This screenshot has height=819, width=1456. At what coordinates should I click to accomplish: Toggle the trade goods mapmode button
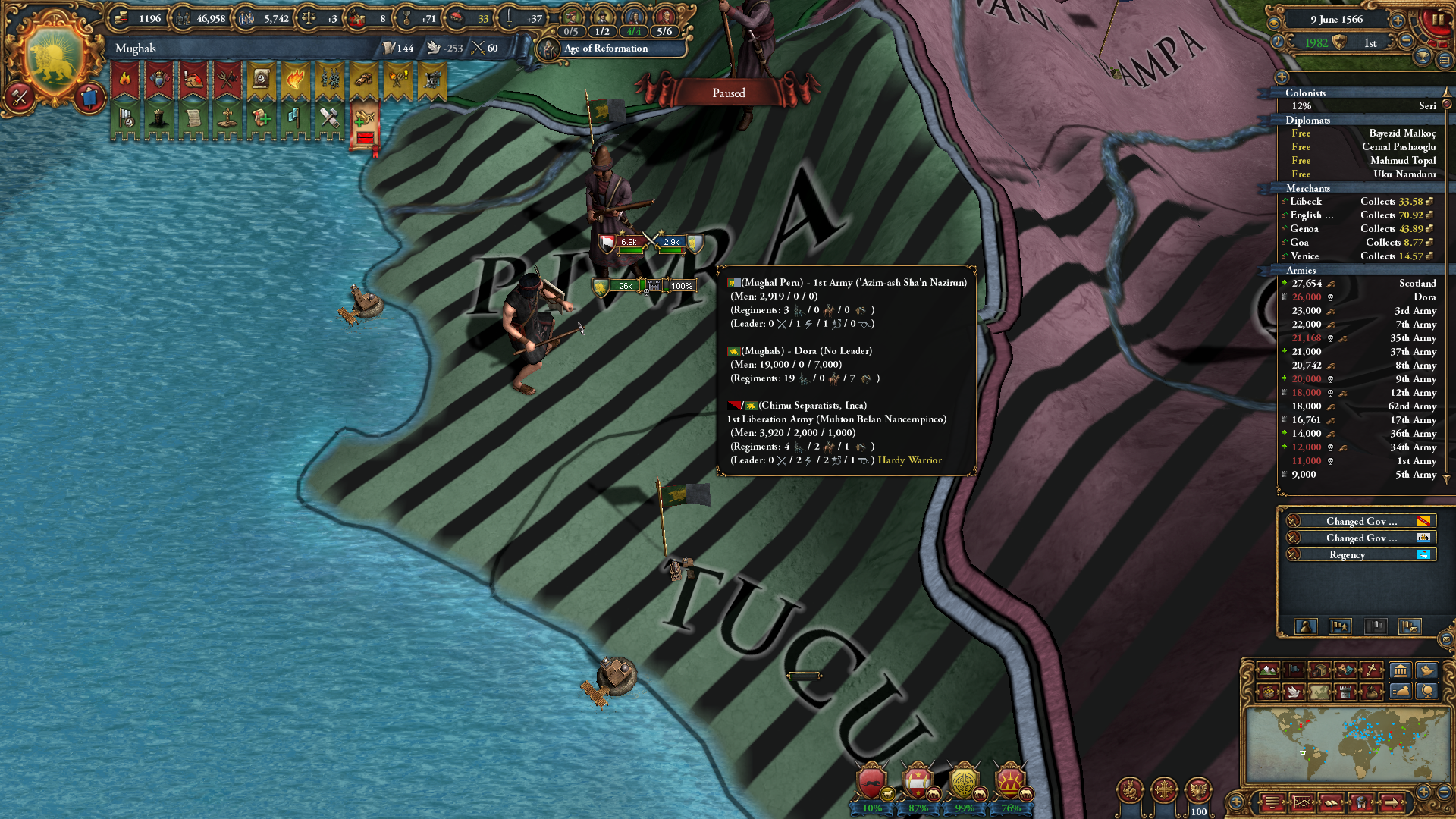(x=1319, y=670)
